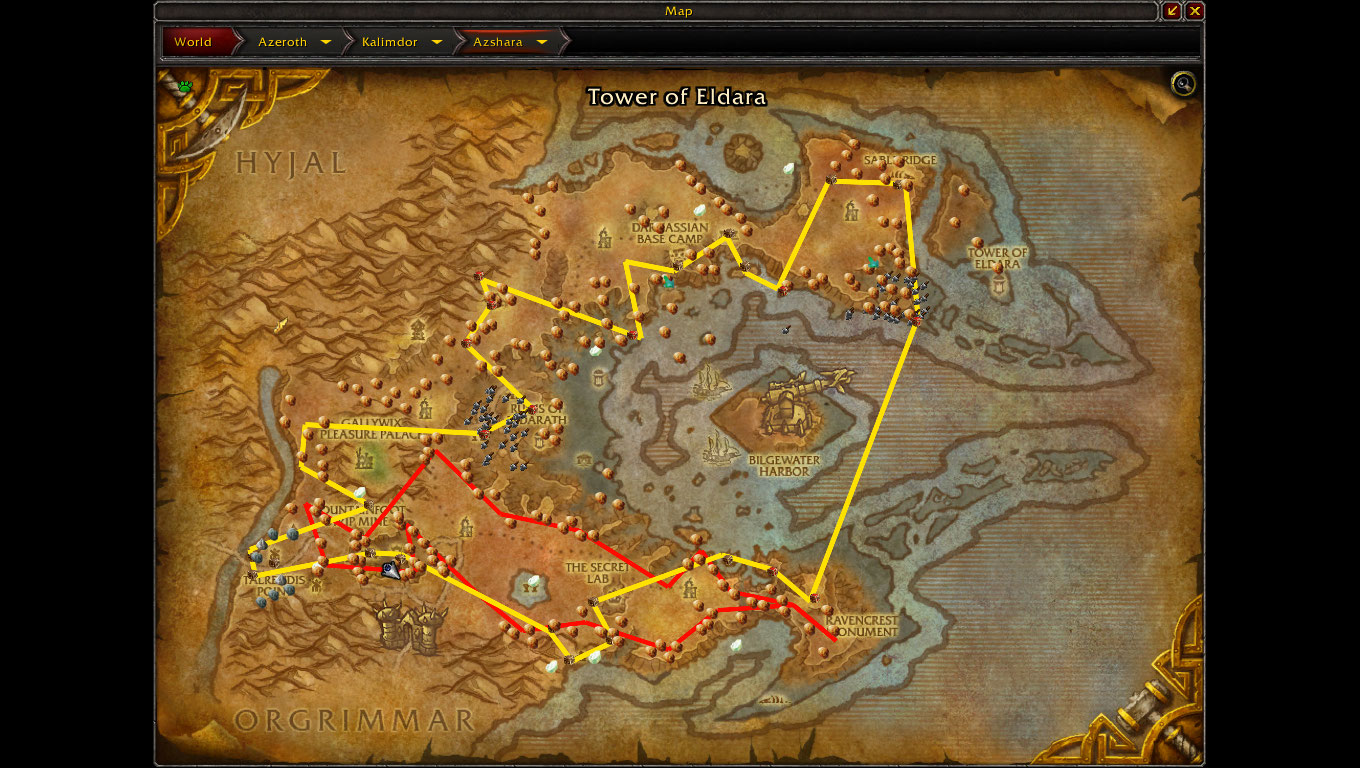Screen dimensions: 1360x768
Task: Expand the Kalimdor zone dropdown arrow
Action: pos(437,42)
